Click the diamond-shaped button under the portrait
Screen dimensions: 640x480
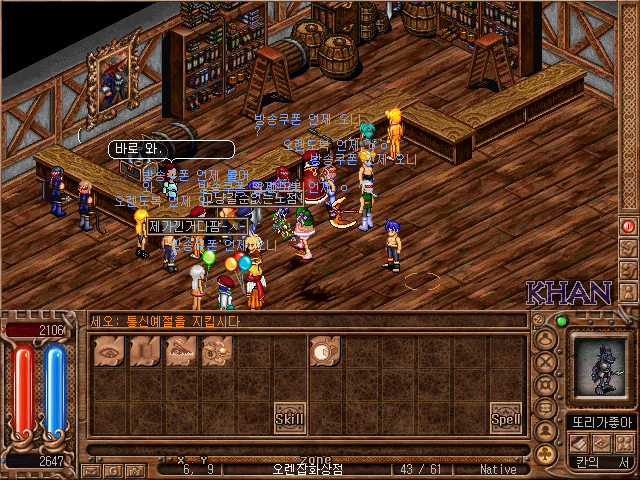coord(601,442)
